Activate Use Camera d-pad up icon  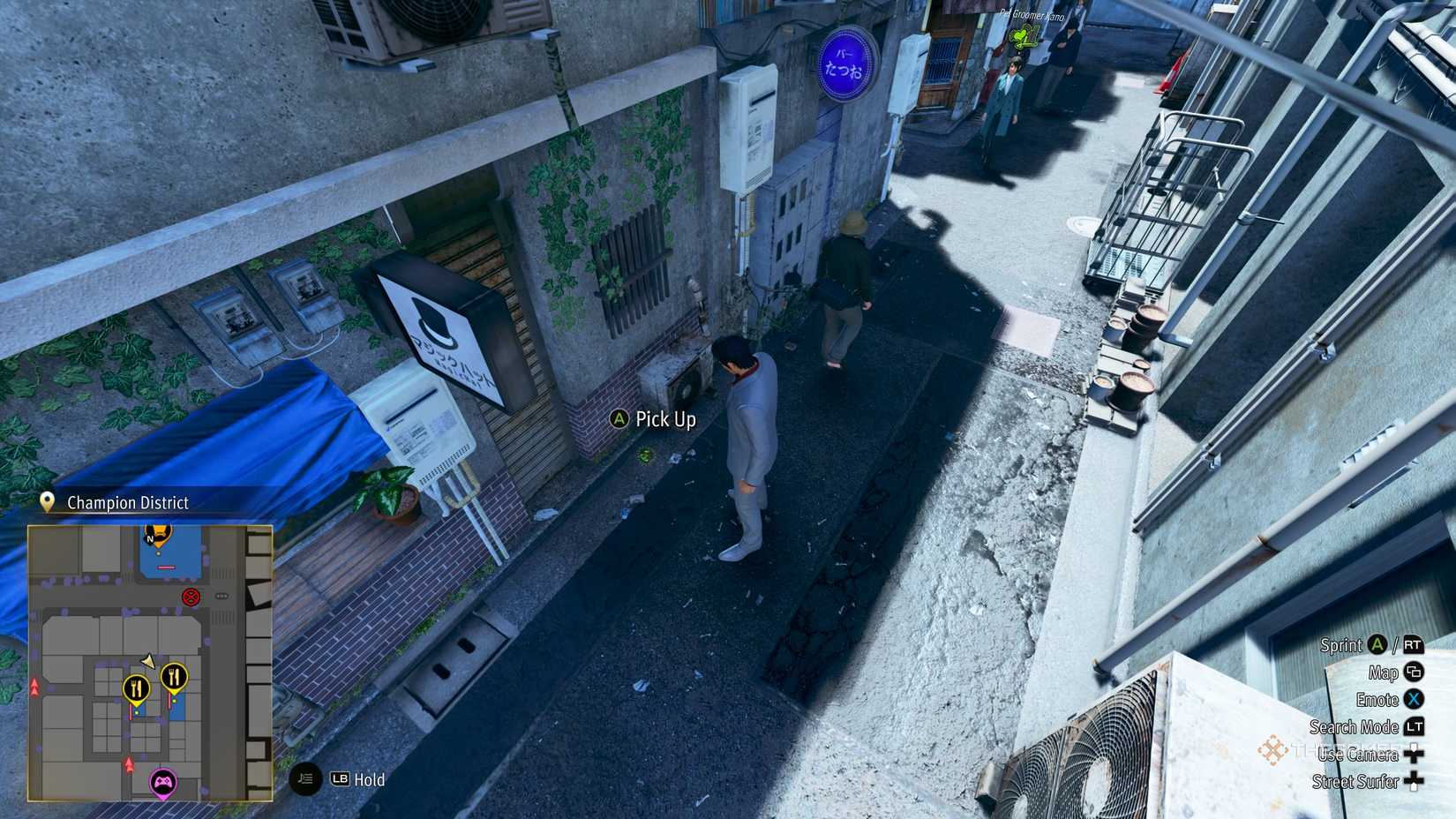pos(1414,755)
